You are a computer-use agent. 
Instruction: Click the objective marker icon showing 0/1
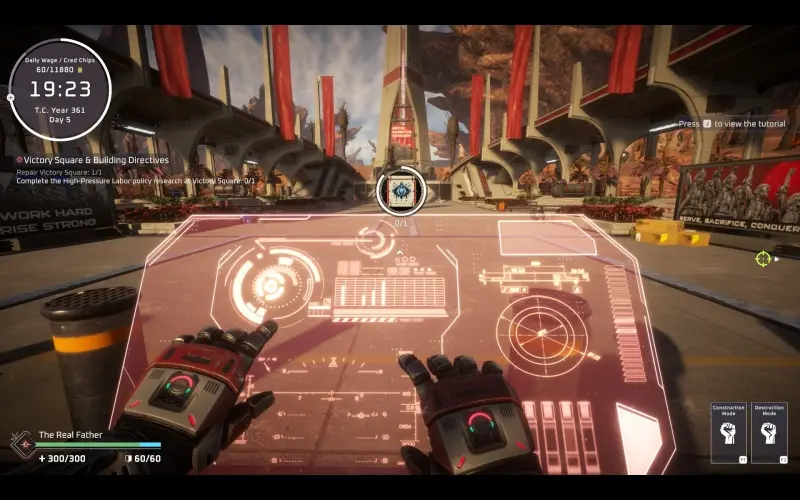(401, 190)
